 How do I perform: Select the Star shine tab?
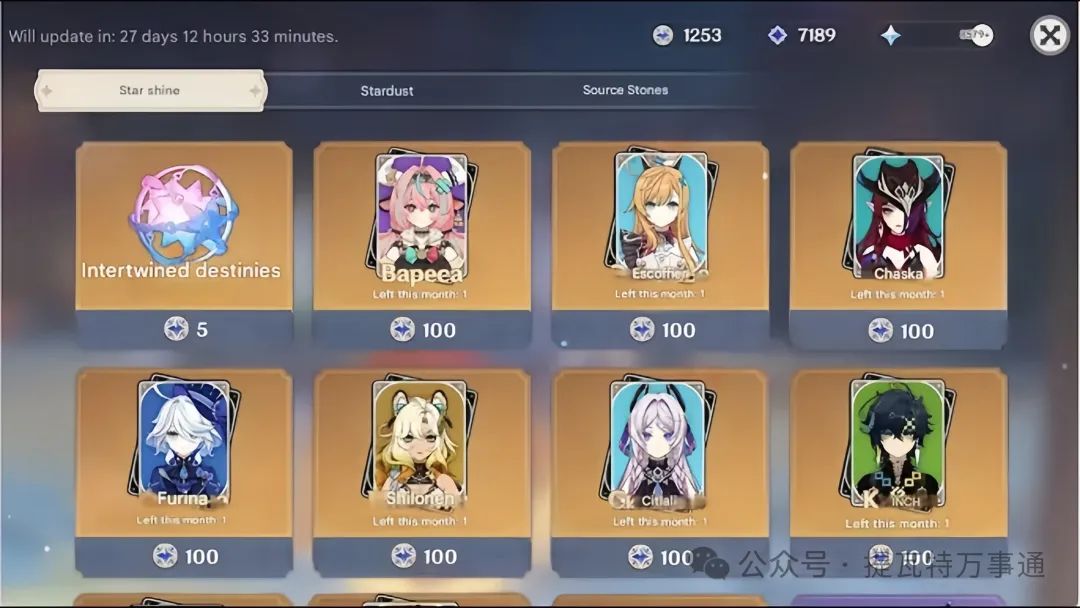(150, 90)
